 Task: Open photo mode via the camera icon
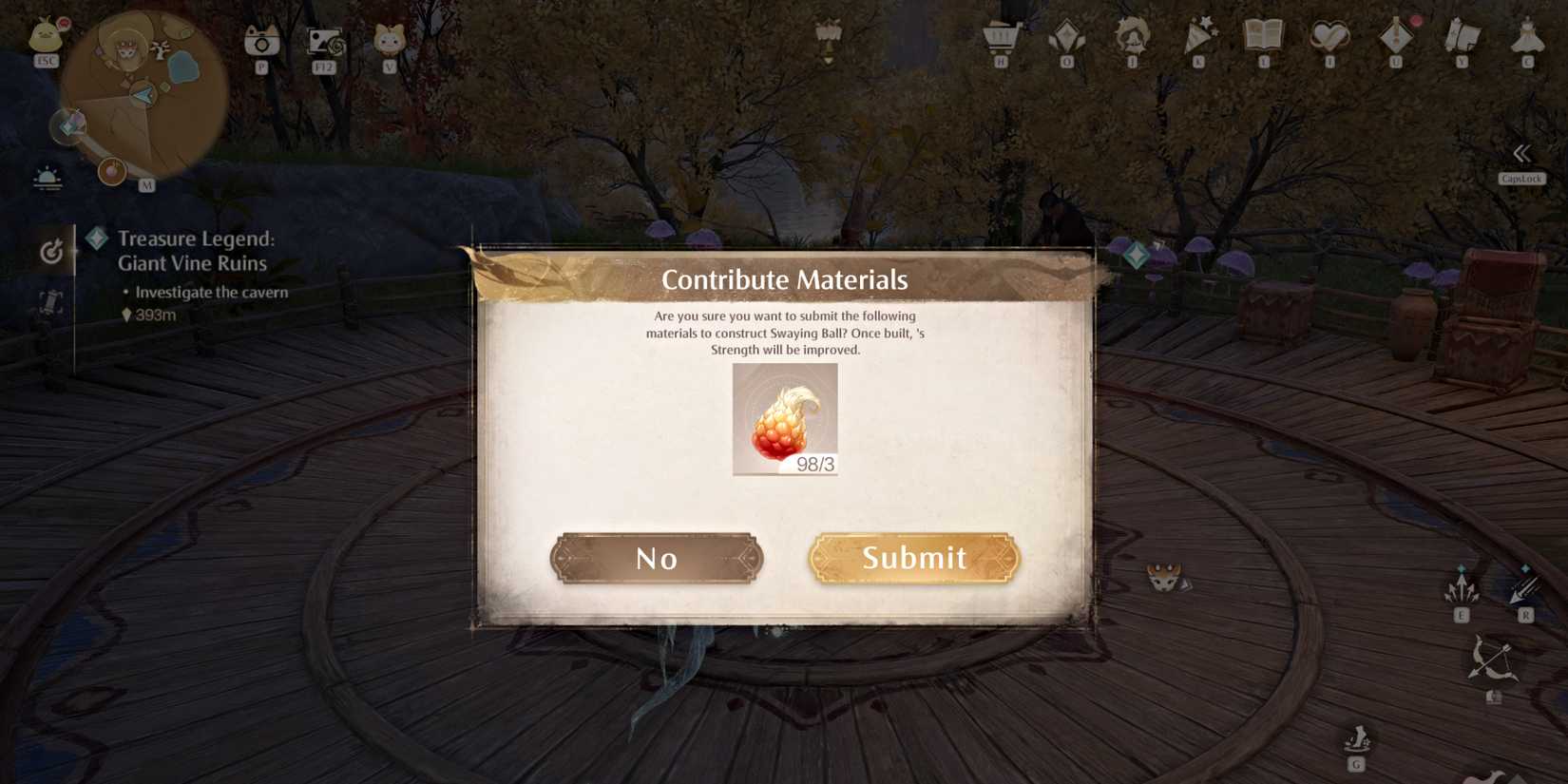pos(262,43)
